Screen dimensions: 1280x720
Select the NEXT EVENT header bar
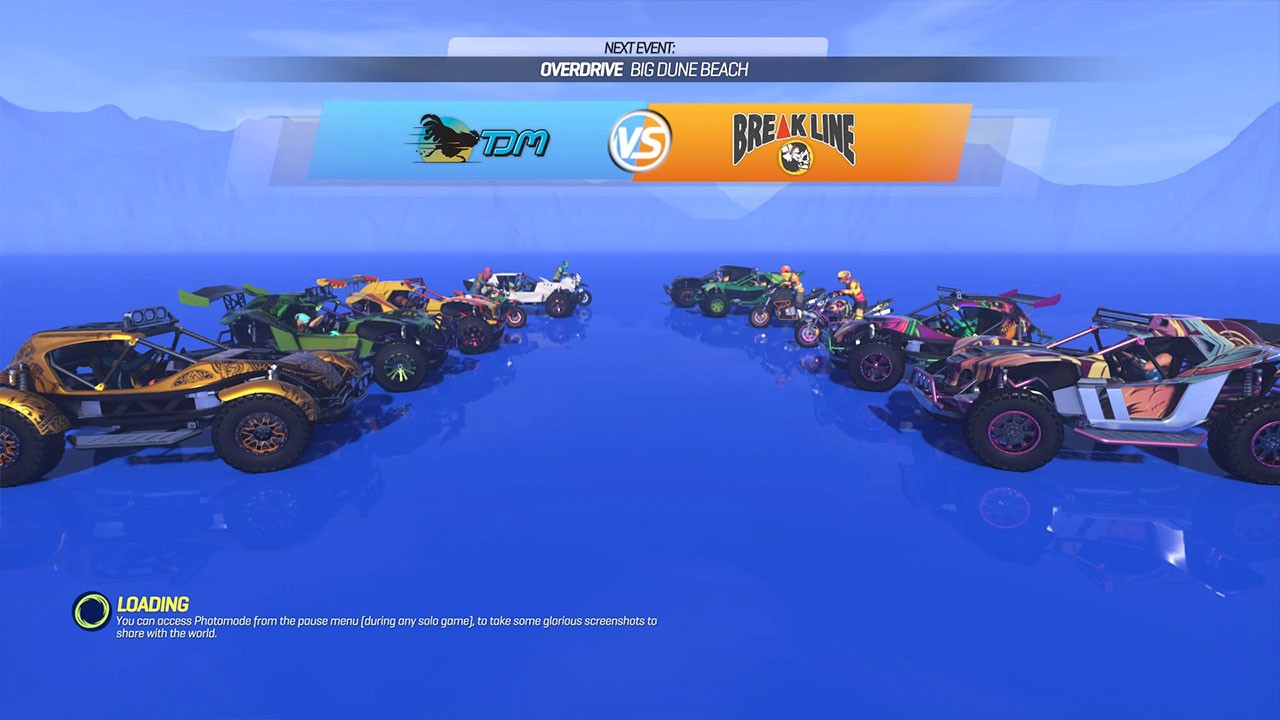639,45
